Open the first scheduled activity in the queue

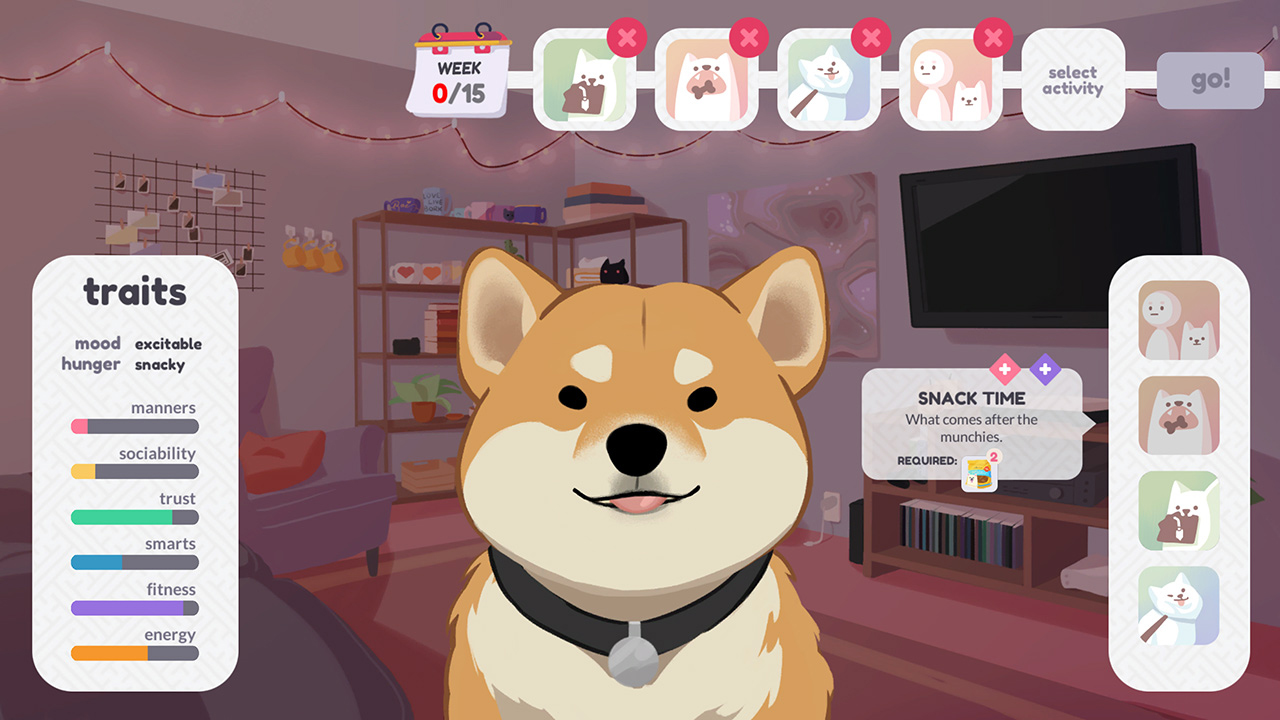(585, 78)
